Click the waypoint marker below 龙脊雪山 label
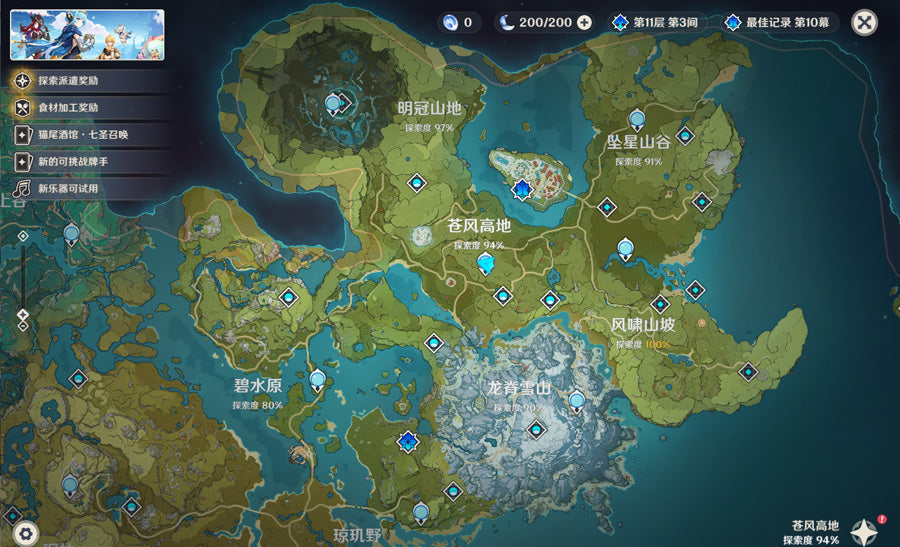 point(537,430)
